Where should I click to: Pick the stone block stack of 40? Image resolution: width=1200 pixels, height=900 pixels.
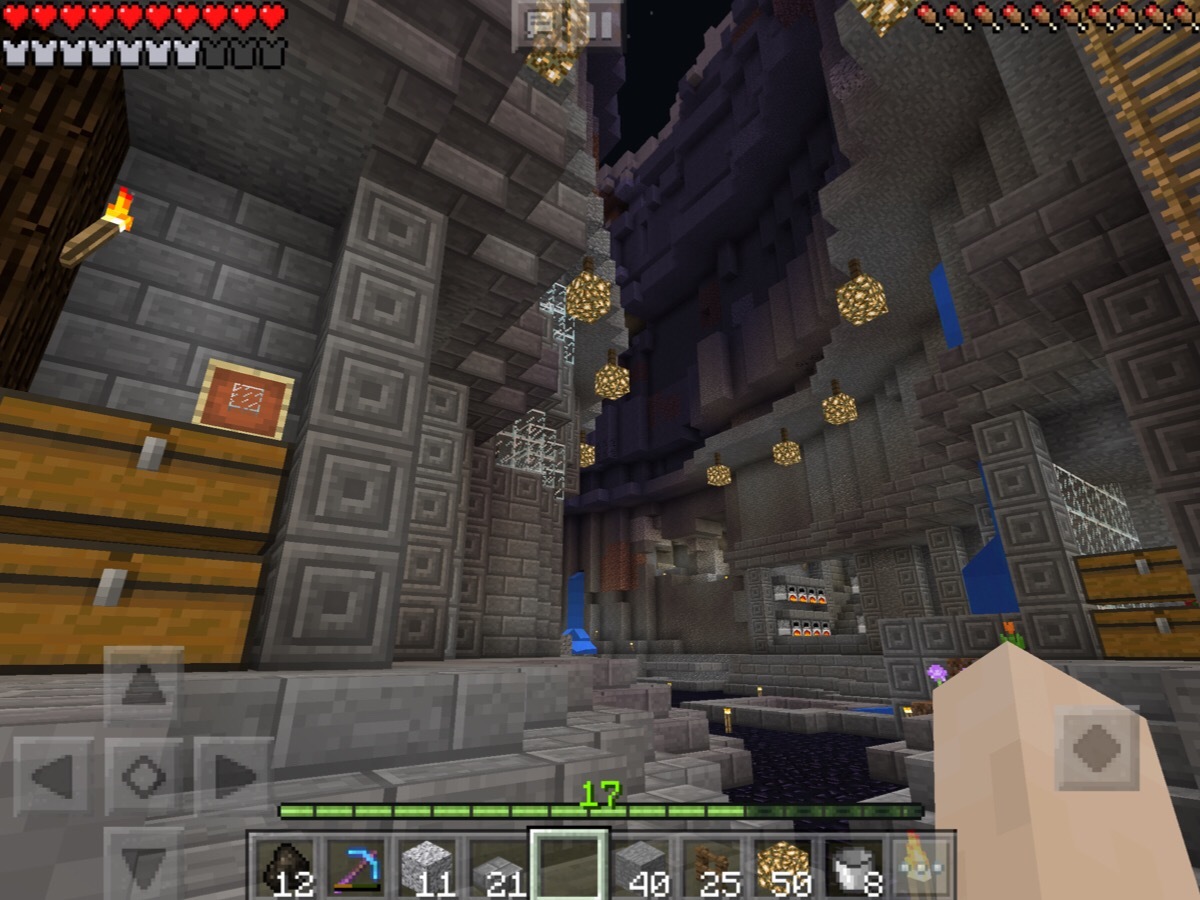click(640, 867)
